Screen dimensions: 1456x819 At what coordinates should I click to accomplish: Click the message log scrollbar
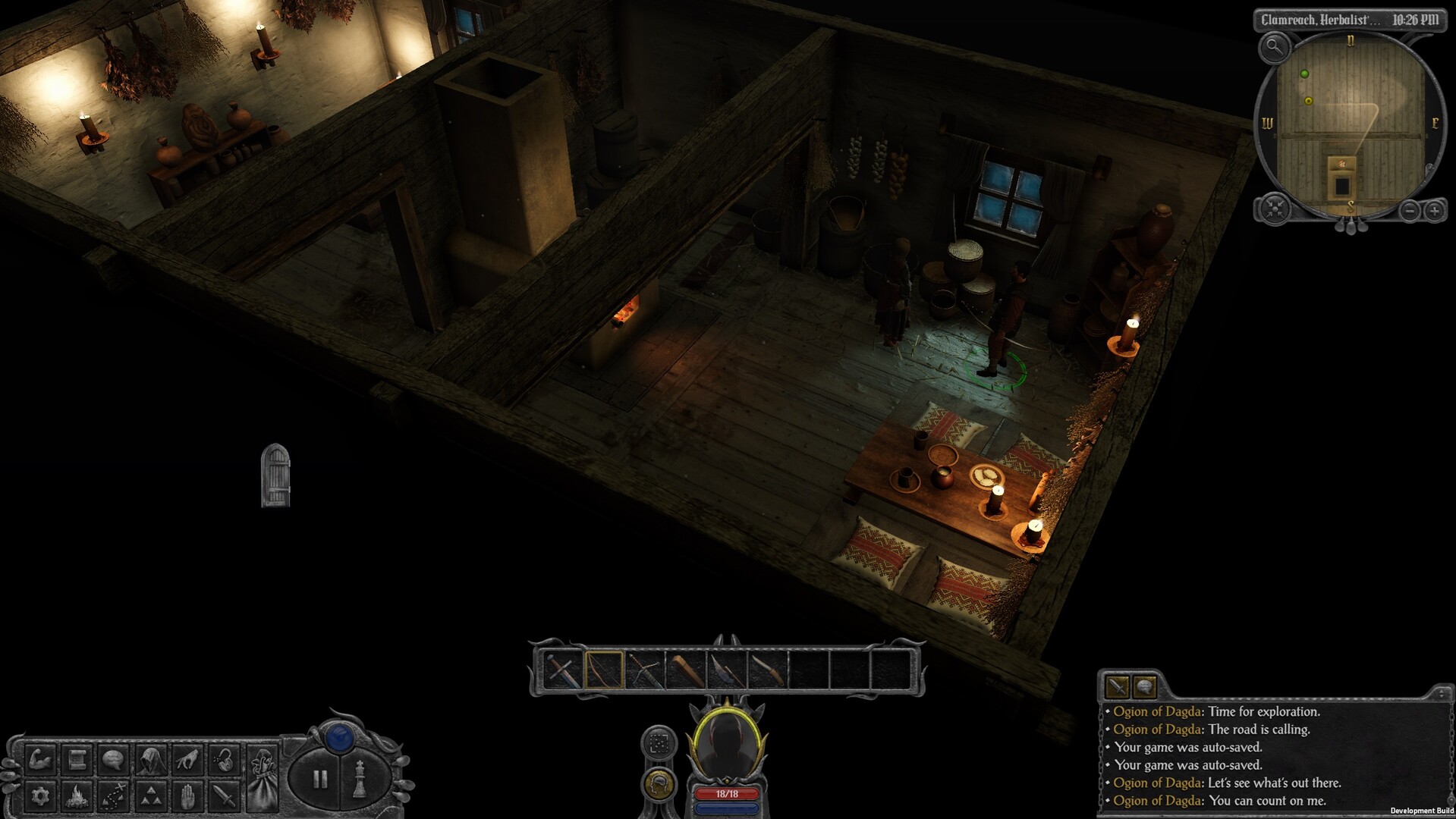click(x=1441, y=694)
